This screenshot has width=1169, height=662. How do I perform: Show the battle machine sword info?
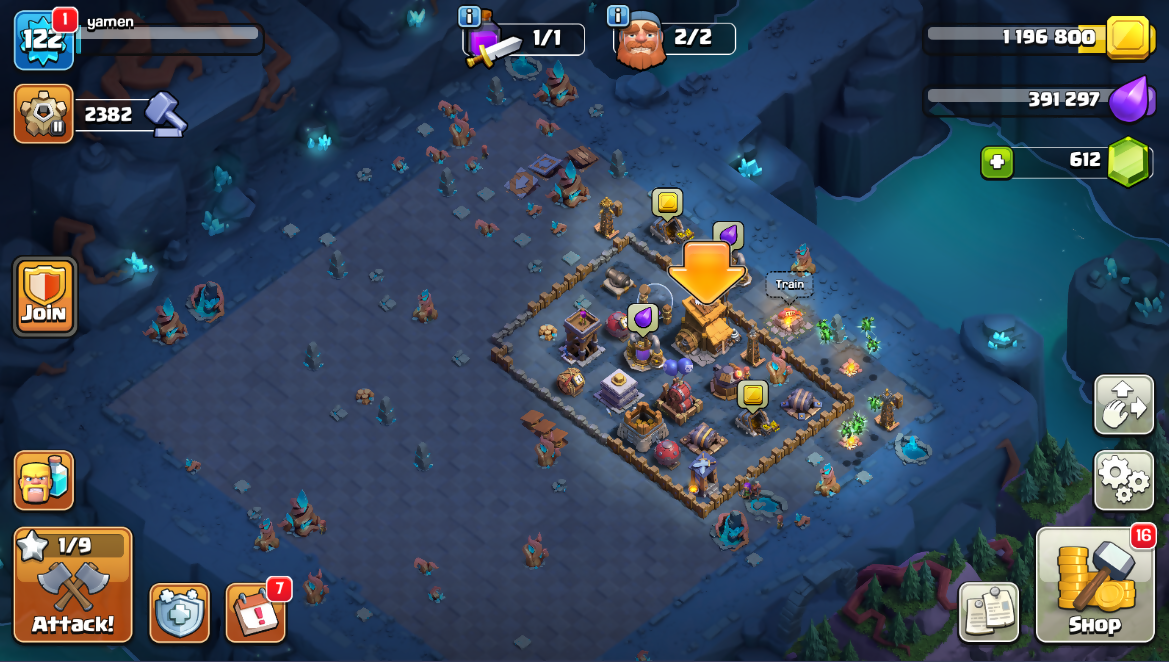coord(469,17)
